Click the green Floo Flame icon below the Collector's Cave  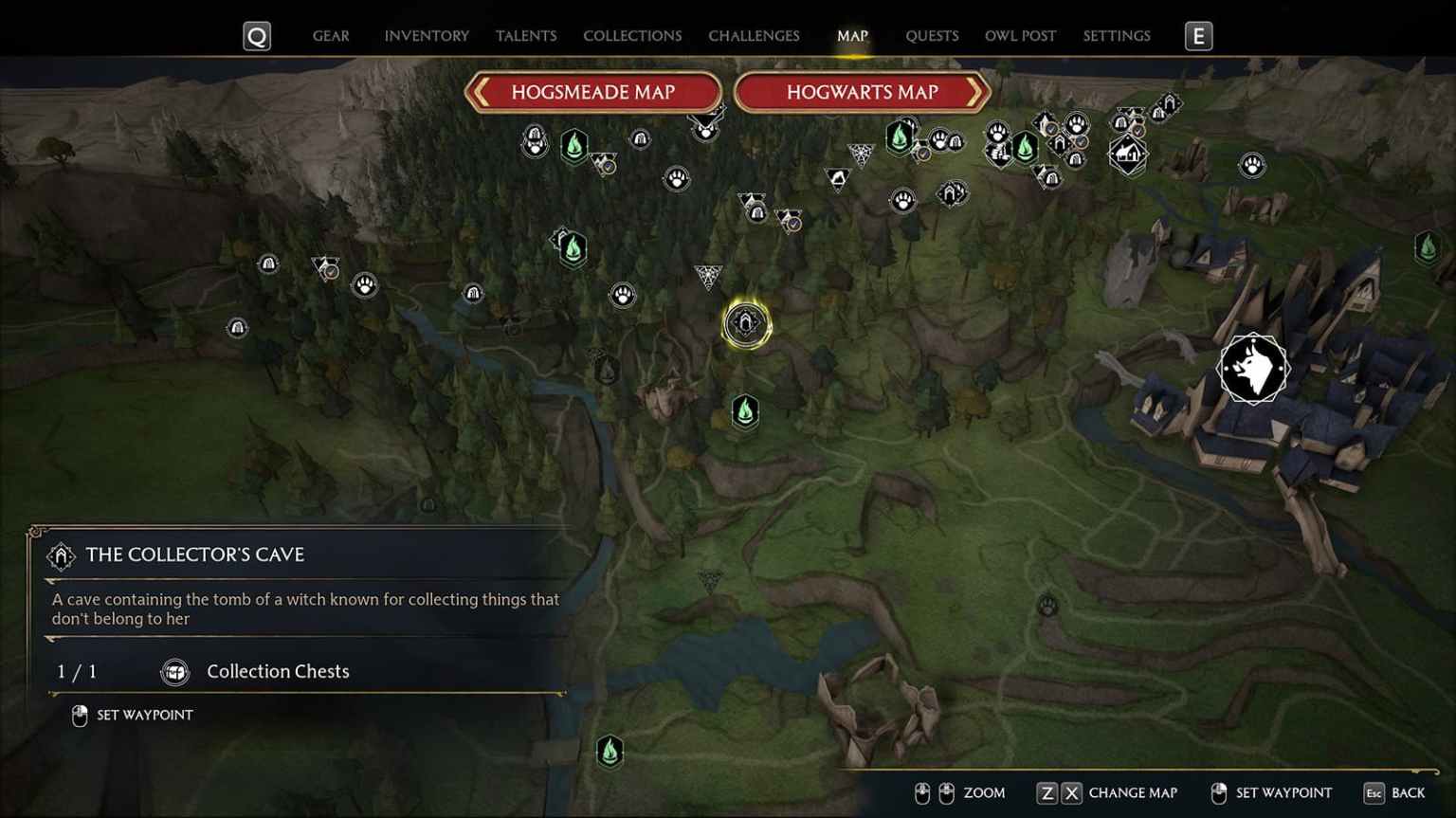pyautogui.click(x=744, y=411)
